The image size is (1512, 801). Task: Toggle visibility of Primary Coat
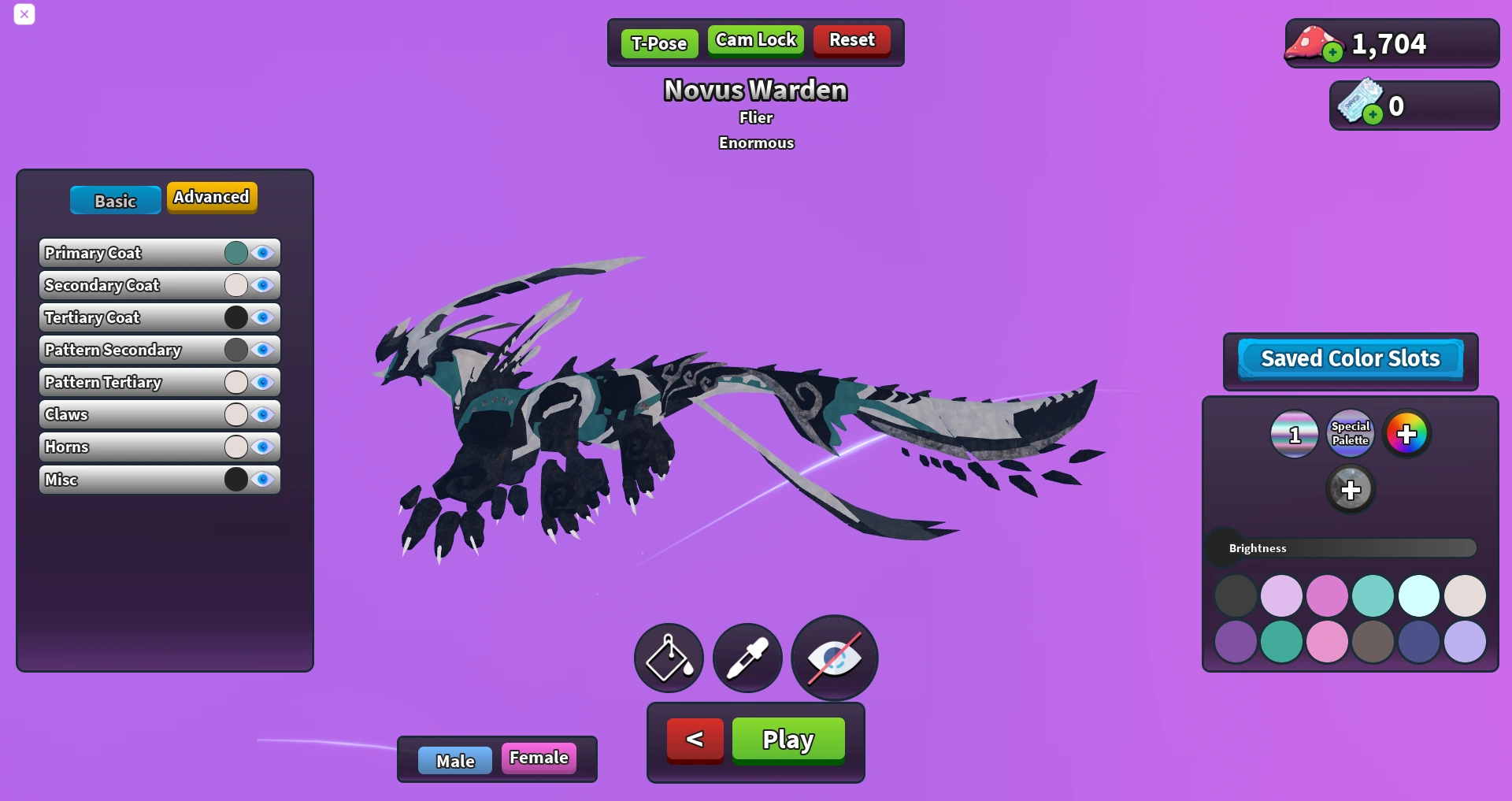coord(261,253)
